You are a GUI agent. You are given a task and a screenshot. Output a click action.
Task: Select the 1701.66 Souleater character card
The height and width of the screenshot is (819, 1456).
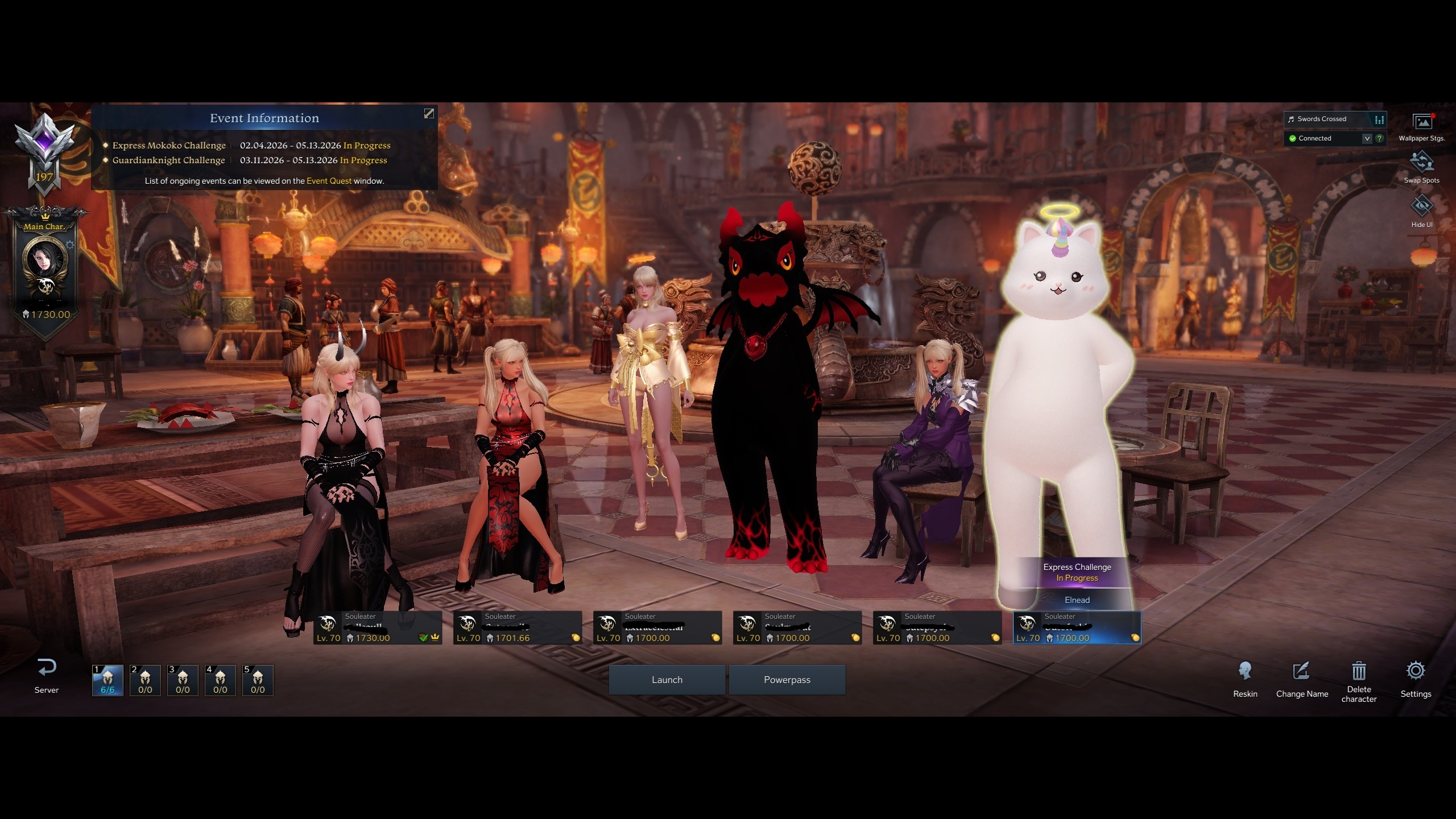(518, 628)
